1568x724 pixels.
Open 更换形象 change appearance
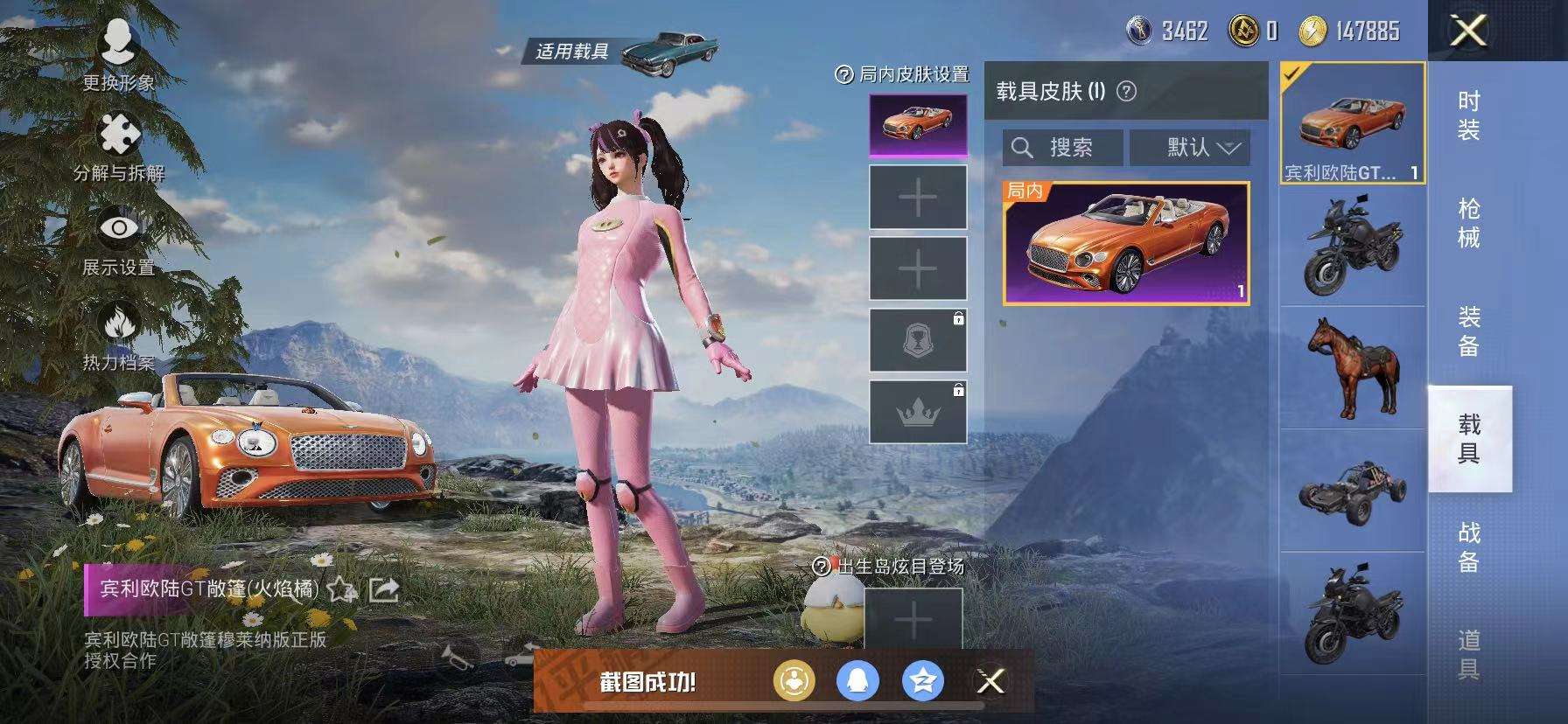tap(118, 52)
